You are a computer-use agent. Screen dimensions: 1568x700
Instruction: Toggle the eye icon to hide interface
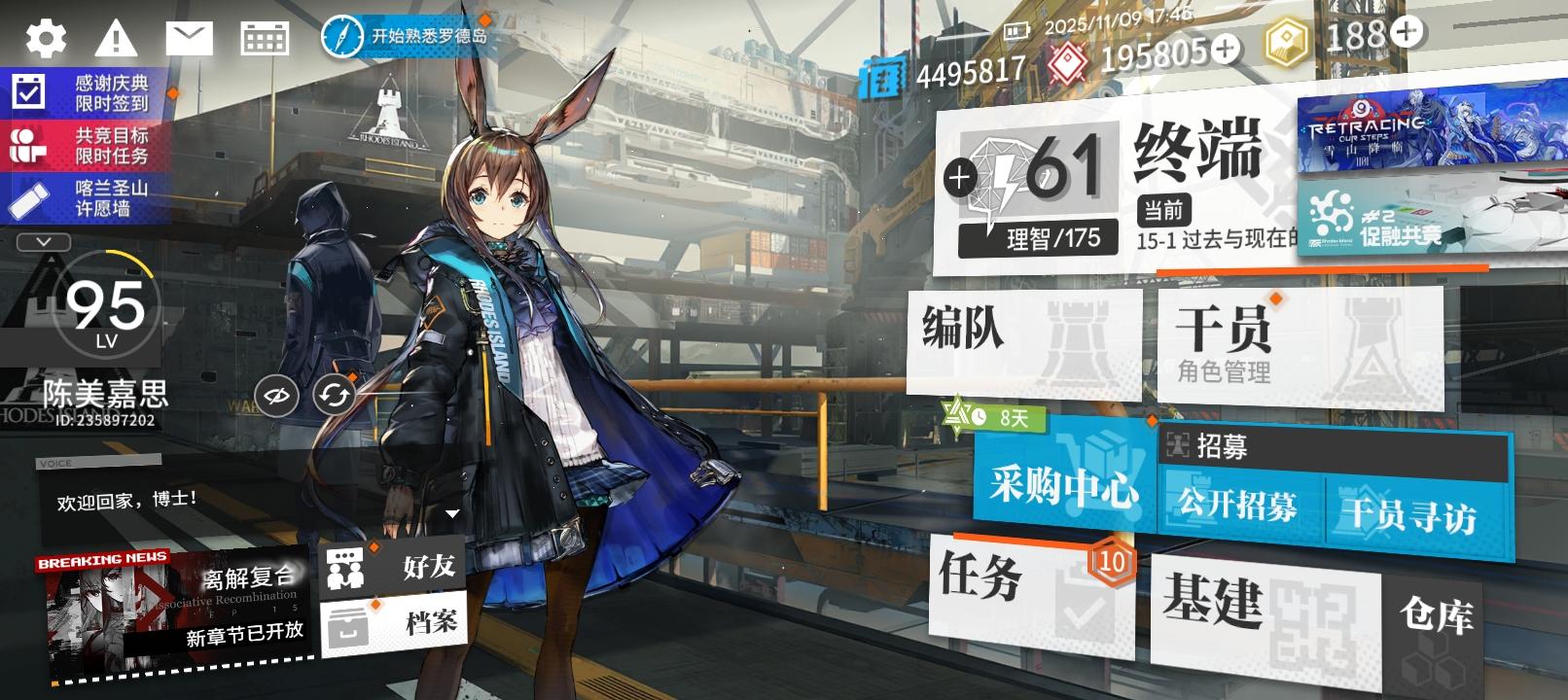tap(275, 395)
